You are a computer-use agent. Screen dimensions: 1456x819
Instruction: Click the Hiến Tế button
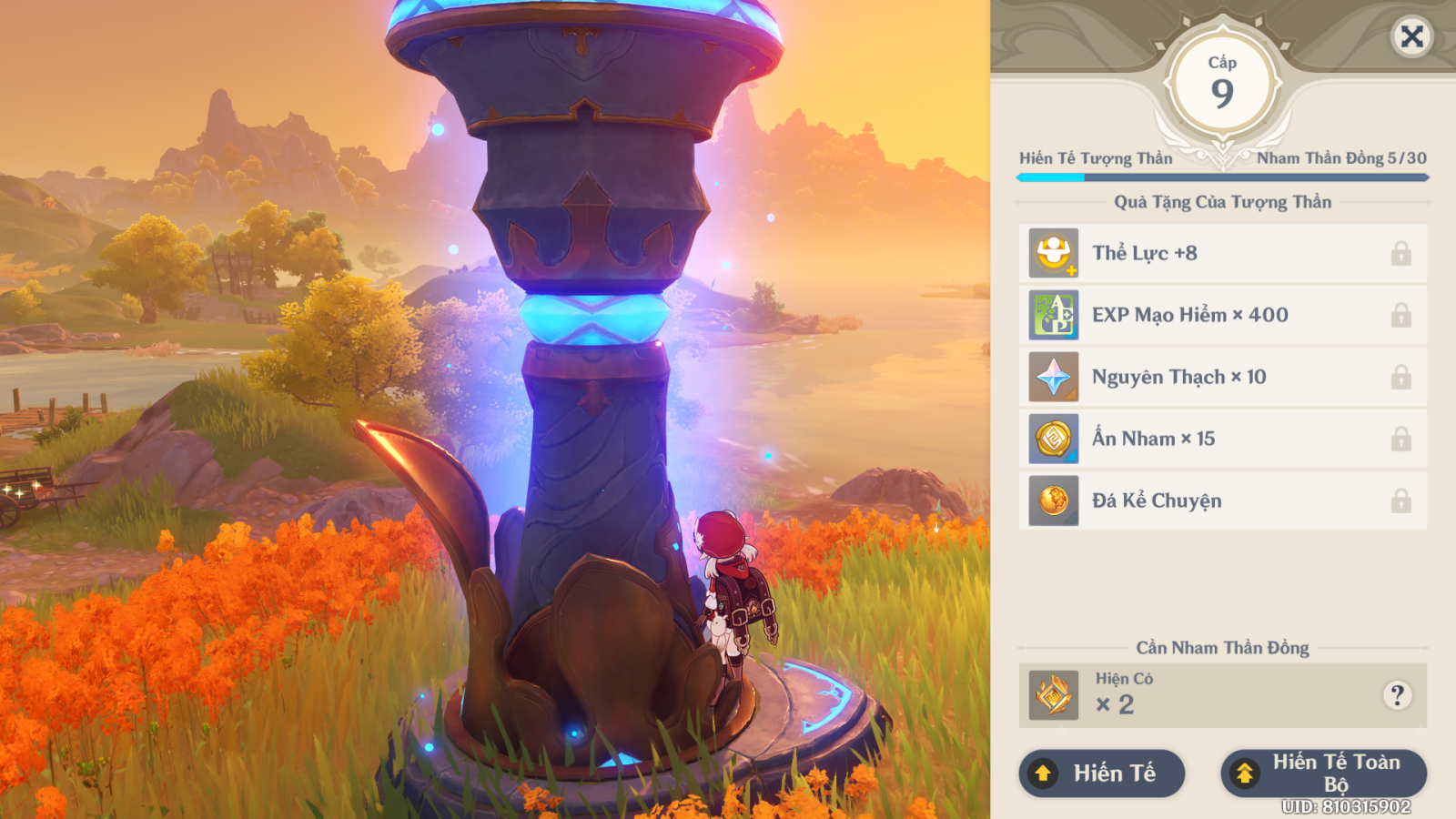pos(1101,773)
